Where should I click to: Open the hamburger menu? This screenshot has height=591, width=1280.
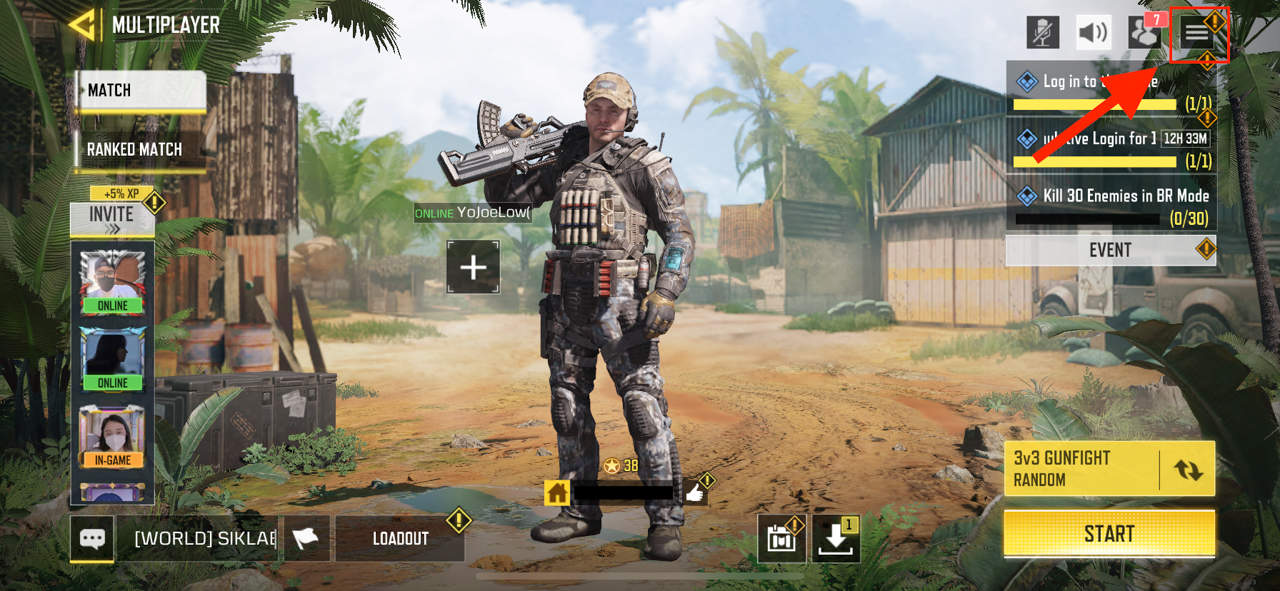pos(1197,33)
